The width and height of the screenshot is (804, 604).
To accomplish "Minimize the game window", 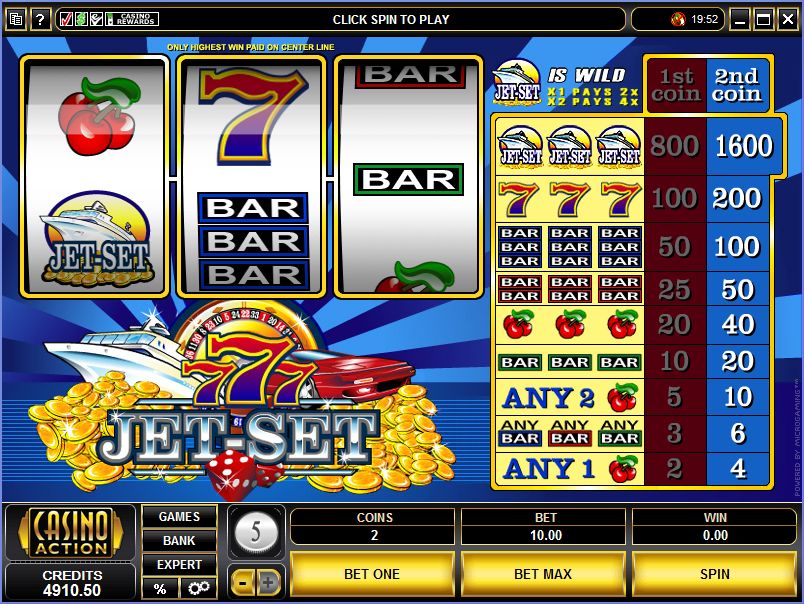I will pos(740,19).
